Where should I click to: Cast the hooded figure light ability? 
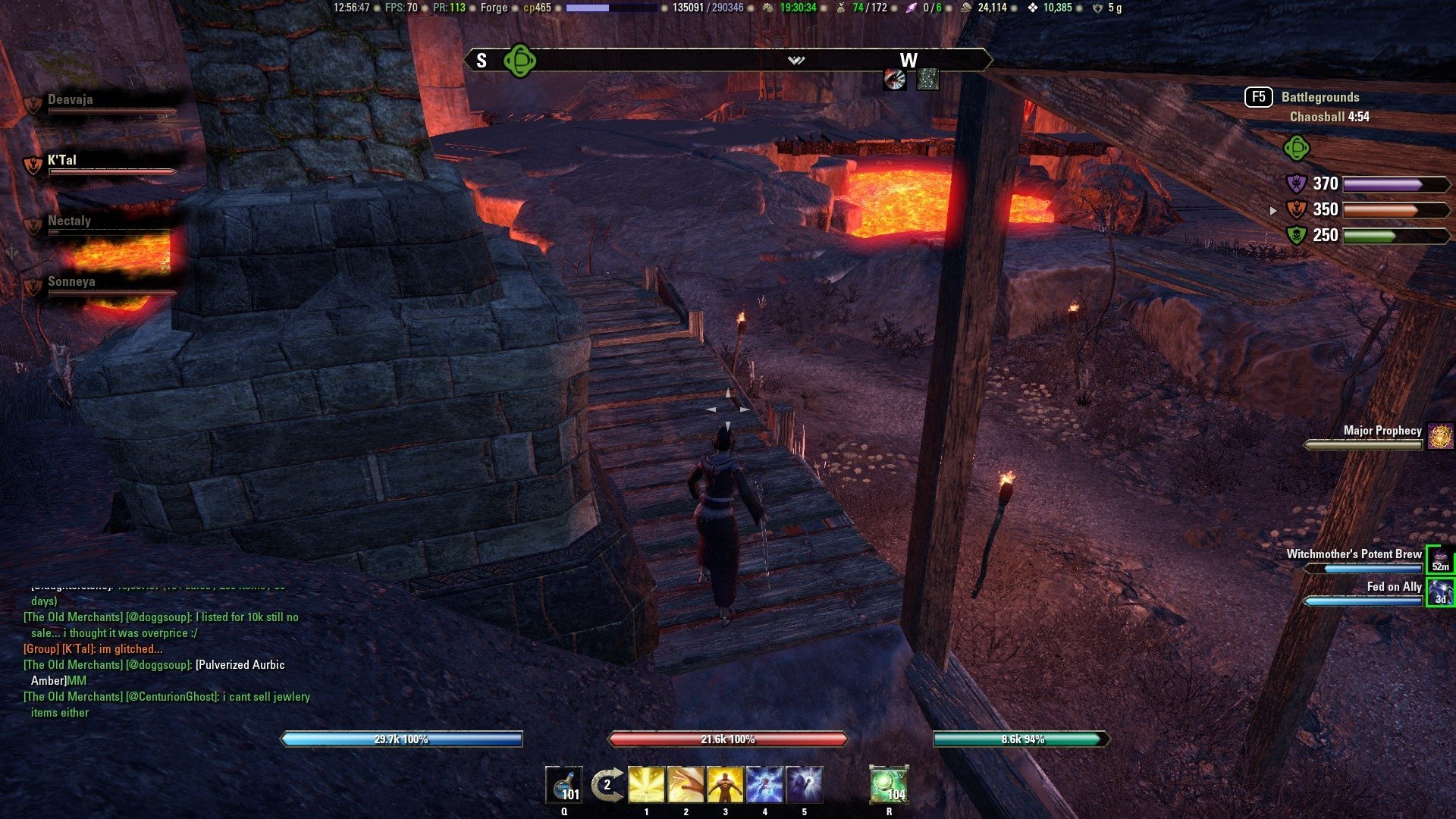pyautogui.click(x=804, y=785)
